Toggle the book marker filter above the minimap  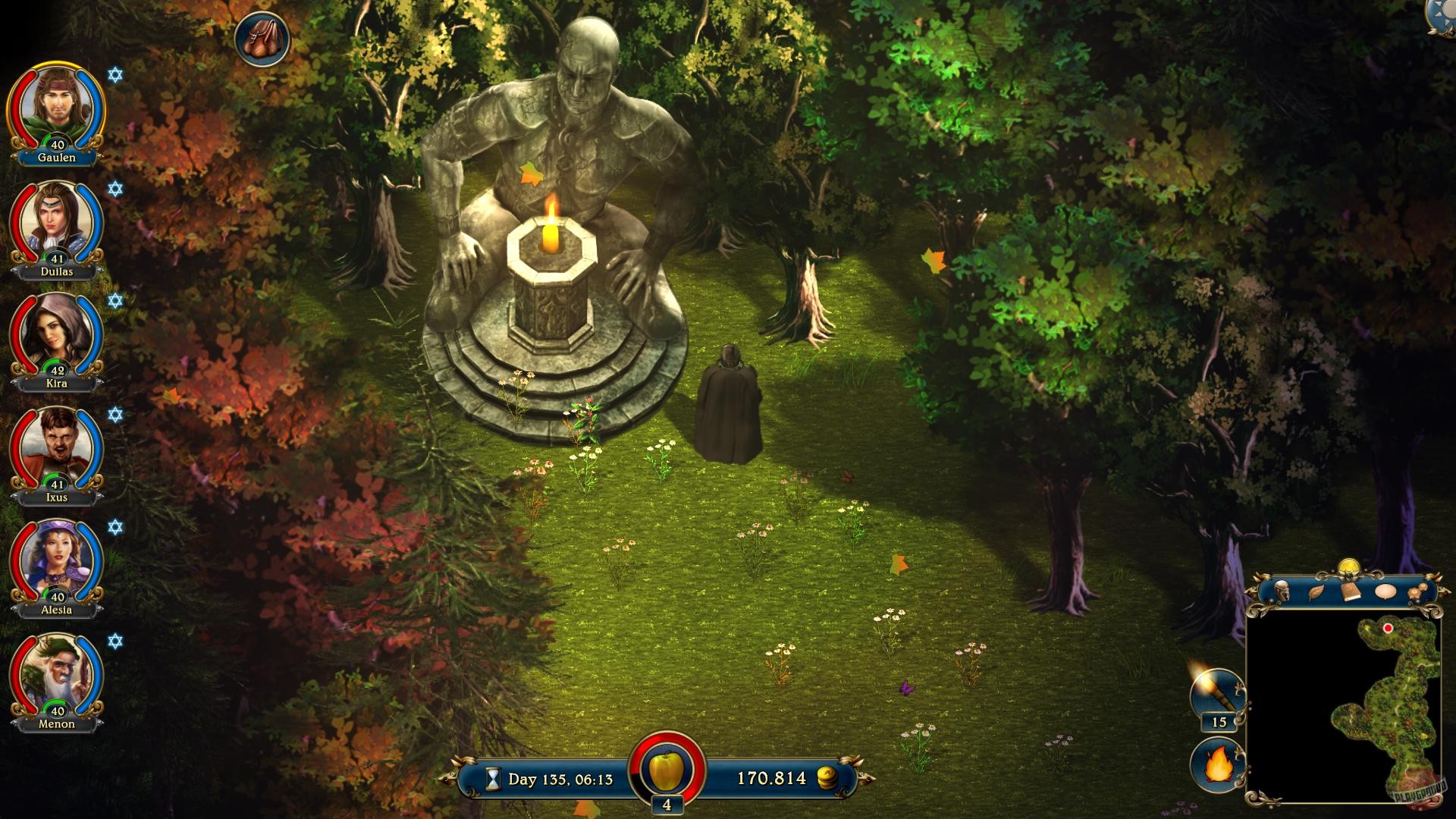tap(1351, 591)
